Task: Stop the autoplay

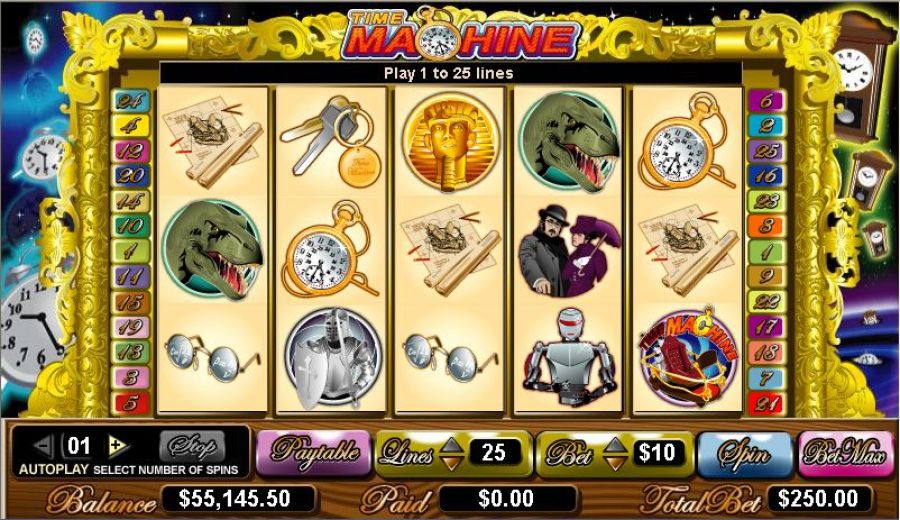Action: (x=192, y=445)
